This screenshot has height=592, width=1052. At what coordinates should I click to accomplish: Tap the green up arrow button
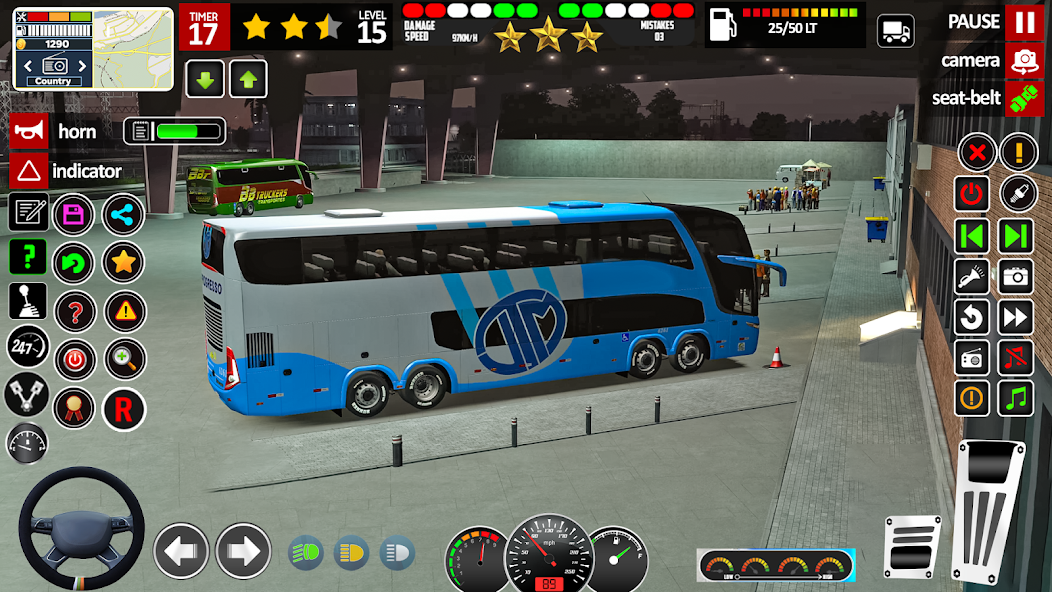[248, 79]
